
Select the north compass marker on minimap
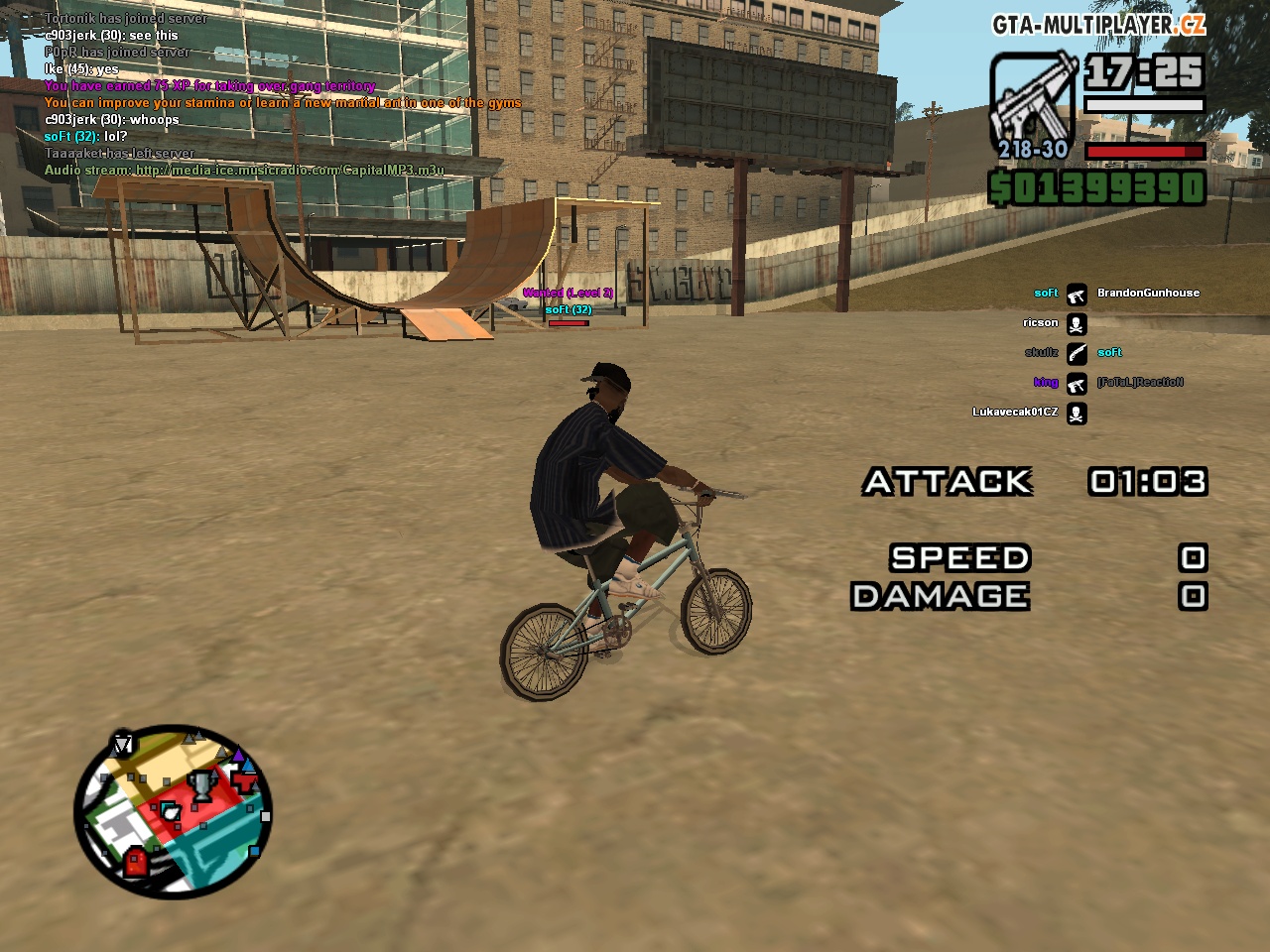coord(122,744)
